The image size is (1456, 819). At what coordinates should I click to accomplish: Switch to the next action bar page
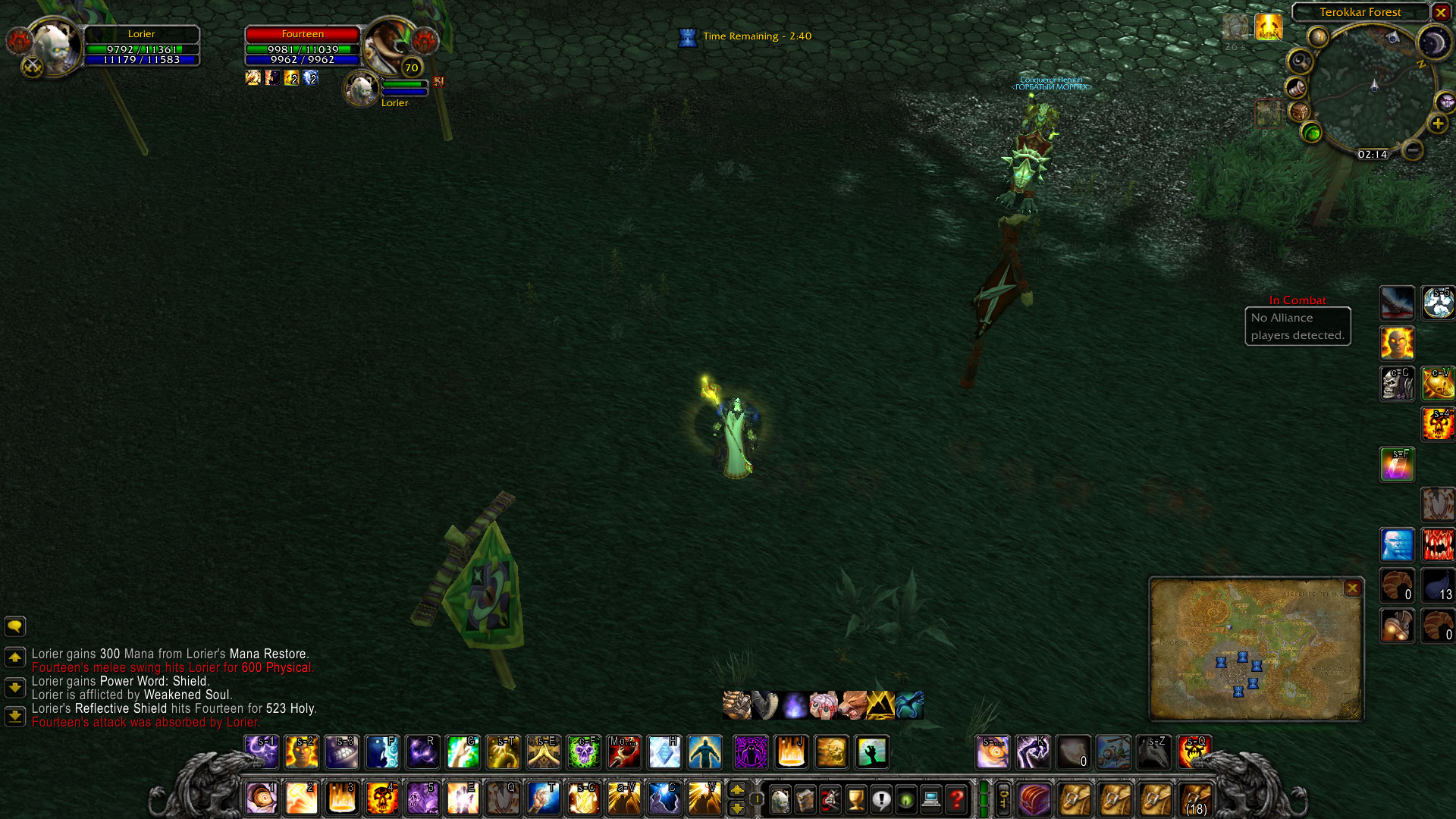pyautogui.click(x=737, y=790)
